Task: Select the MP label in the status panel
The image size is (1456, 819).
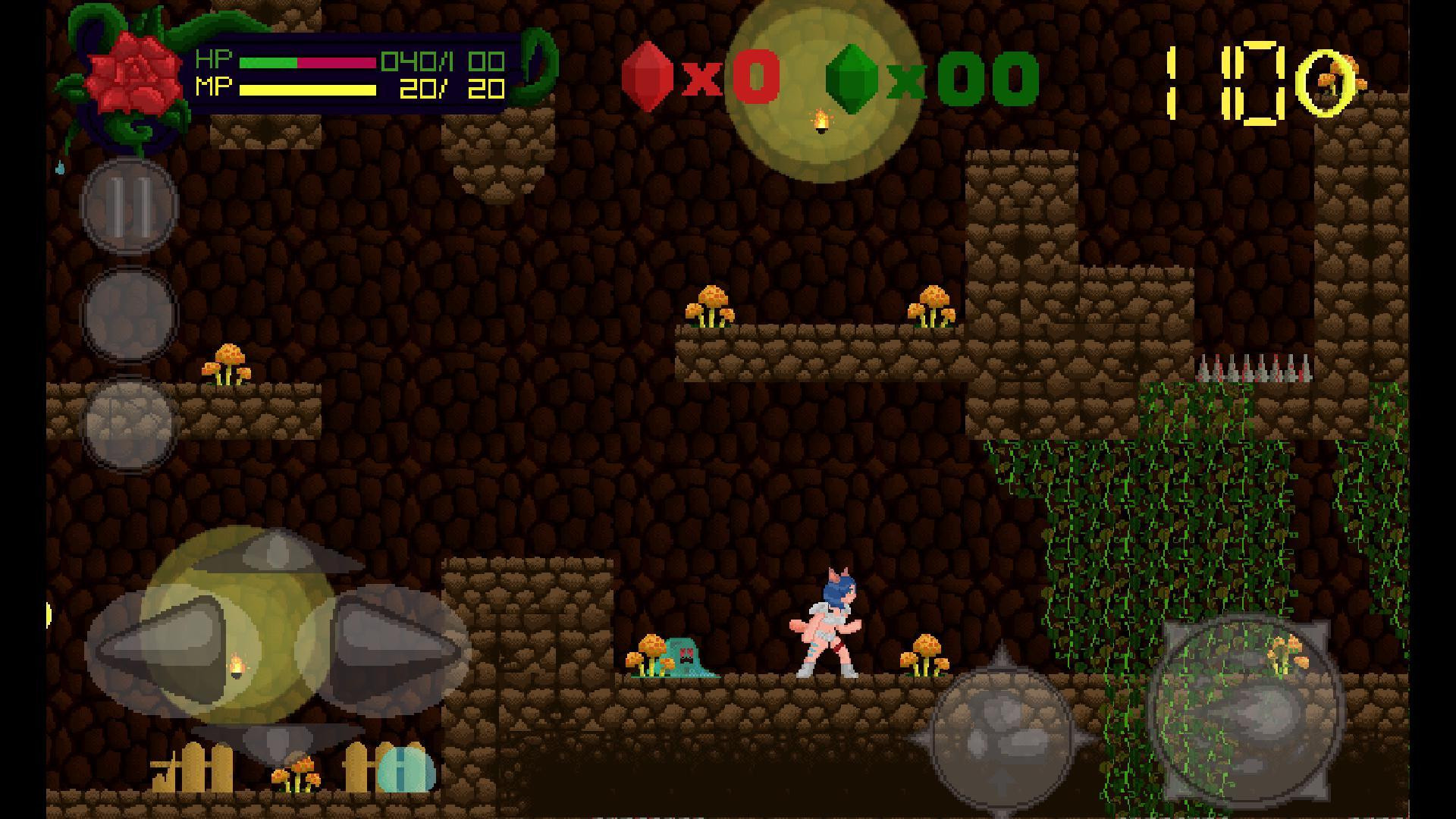Action: pyautogui.click(x=212, y=86)
